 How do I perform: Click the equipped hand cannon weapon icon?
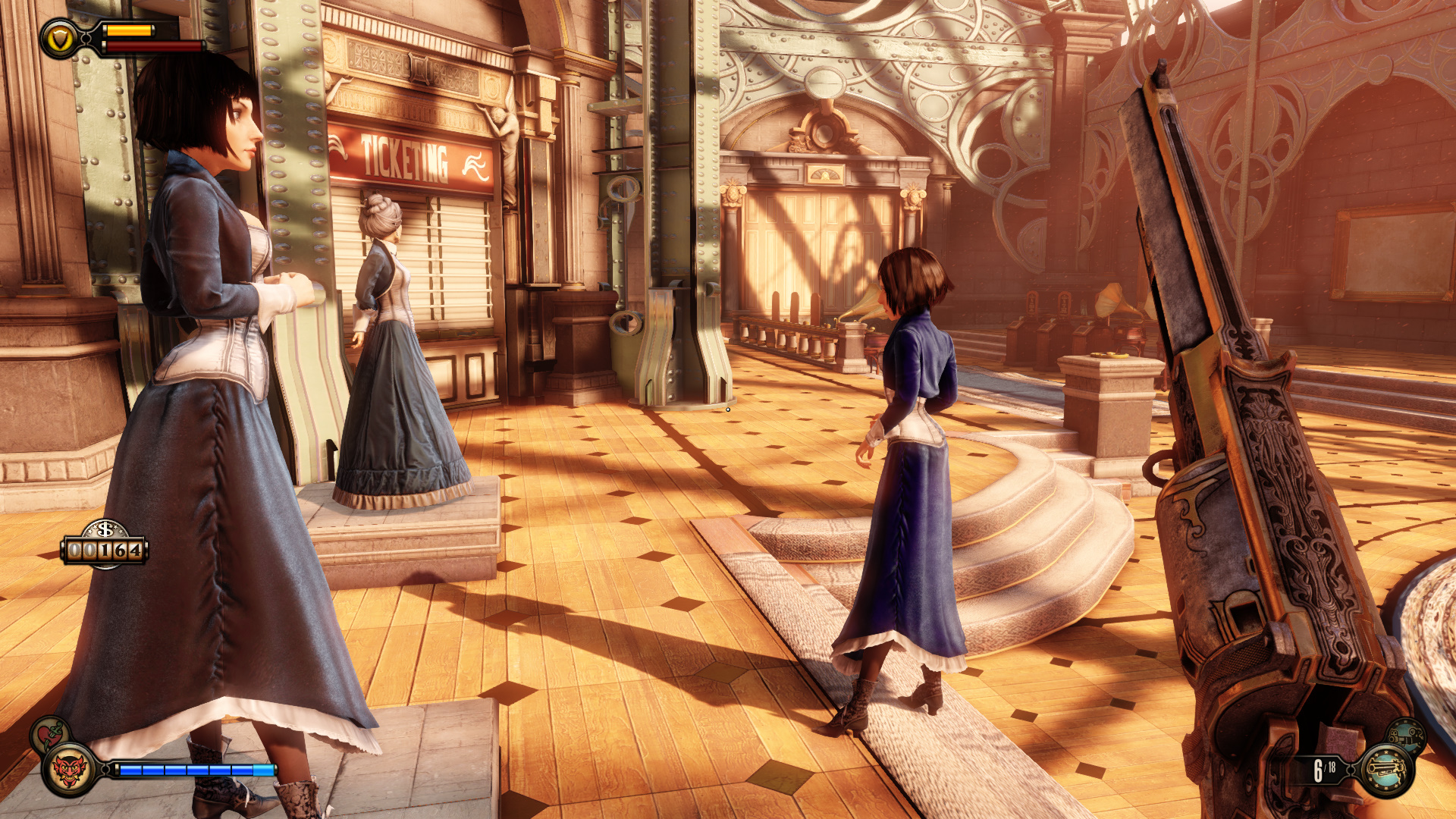(1387, 771)
